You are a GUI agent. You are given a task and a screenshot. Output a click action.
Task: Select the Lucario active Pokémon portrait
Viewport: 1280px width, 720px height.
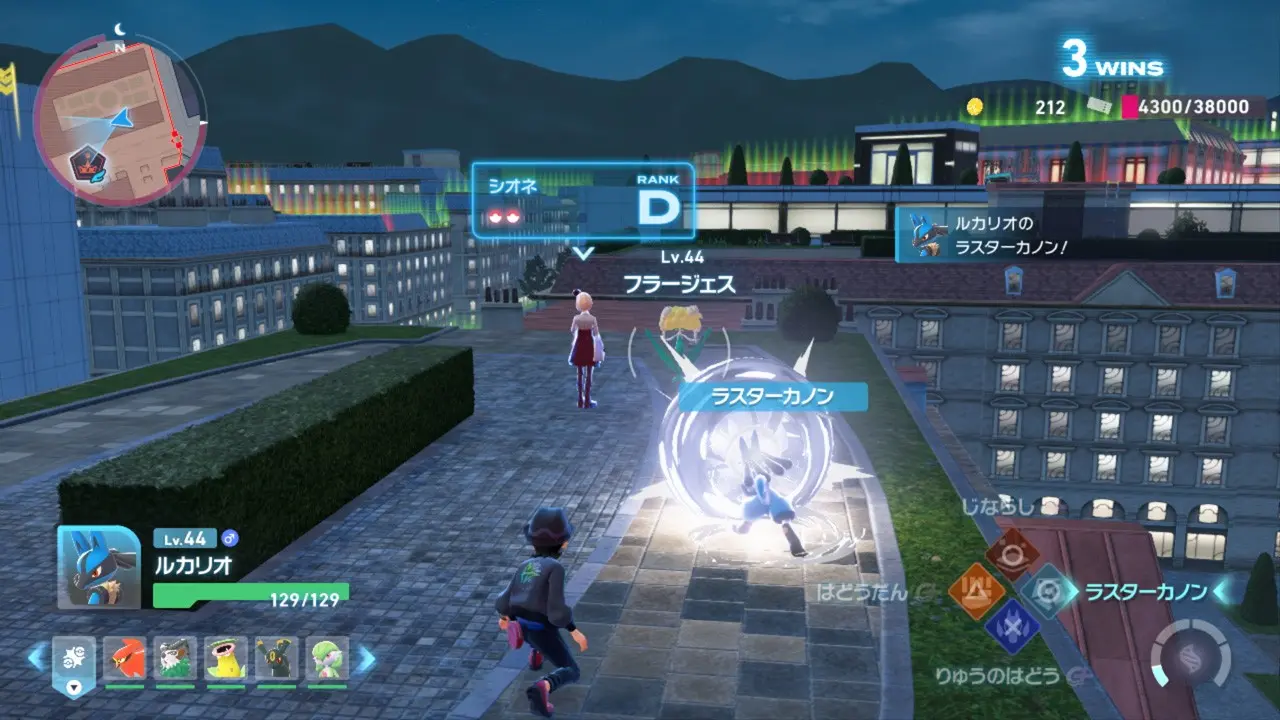click(x=98, y=566)
